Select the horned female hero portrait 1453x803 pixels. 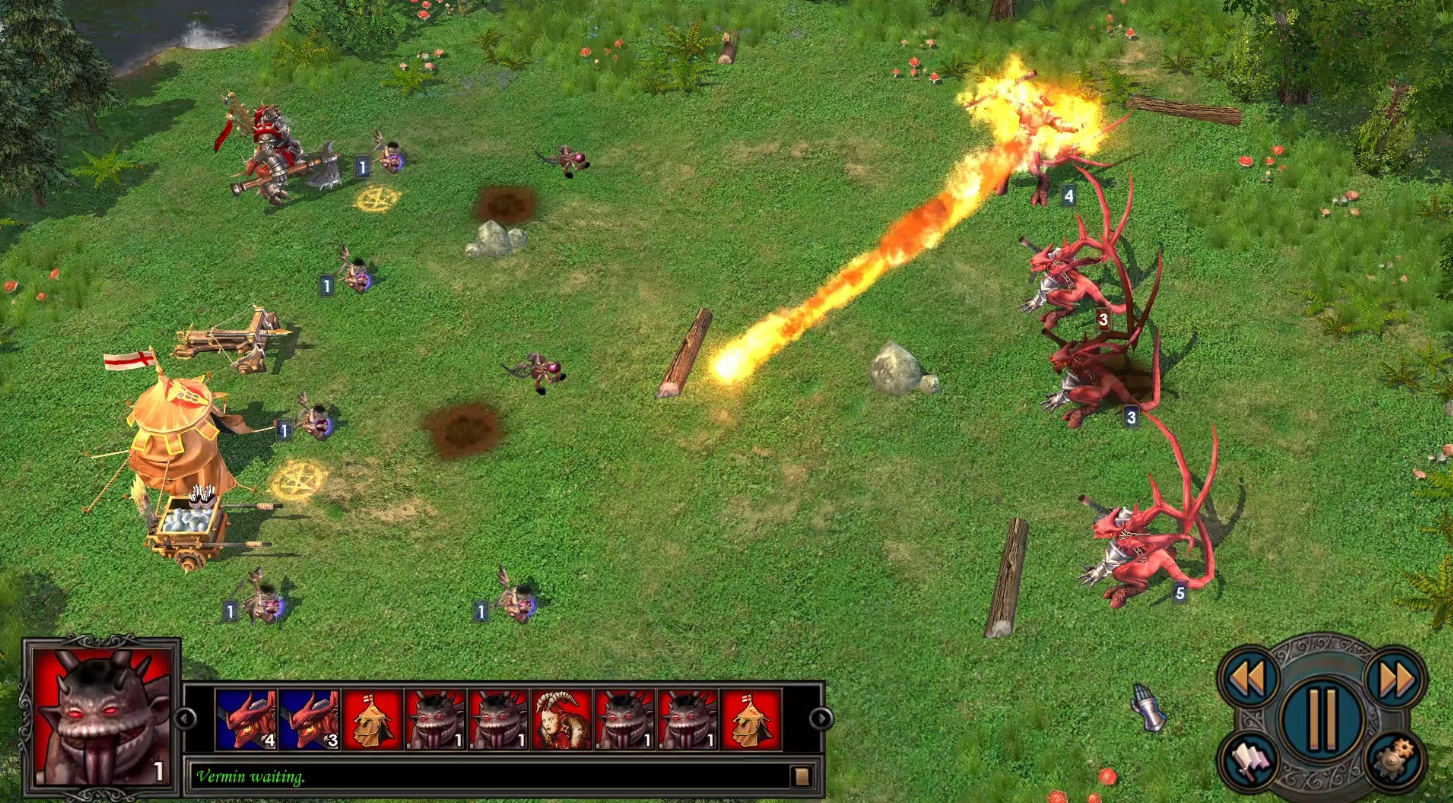pos(562,719)
